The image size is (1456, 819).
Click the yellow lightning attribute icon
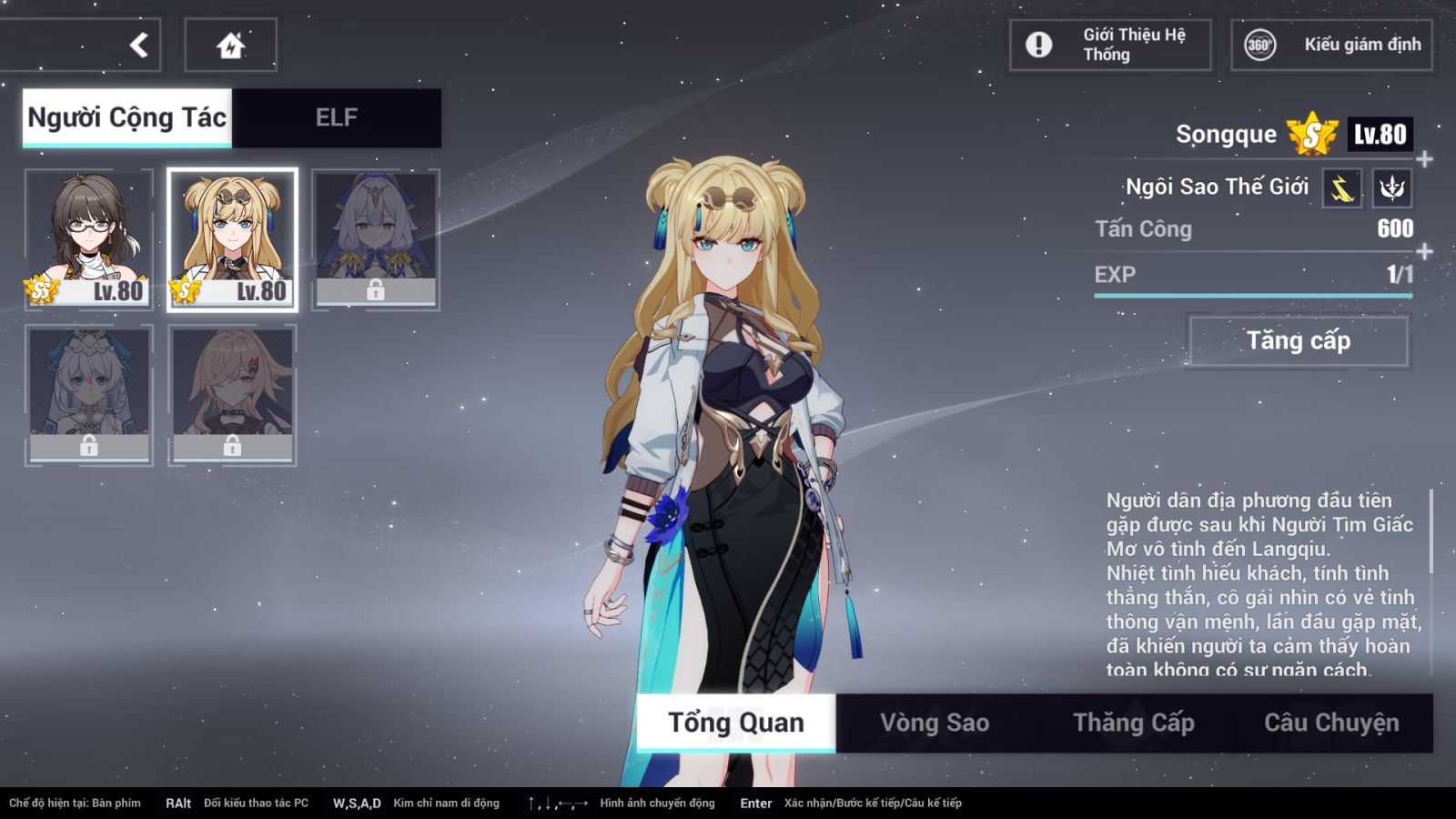tap(1342, 188)
